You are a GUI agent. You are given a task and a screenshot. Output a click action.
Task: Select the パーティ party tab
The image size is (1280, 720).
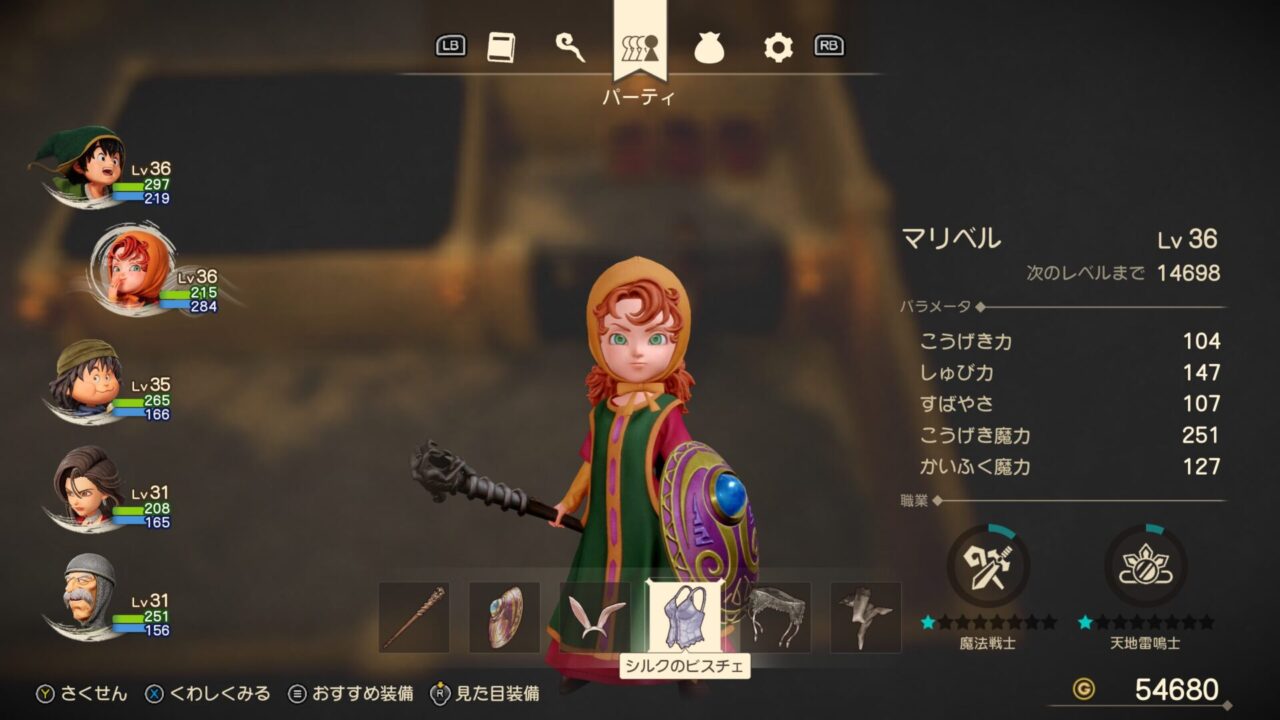click(640, 45)
